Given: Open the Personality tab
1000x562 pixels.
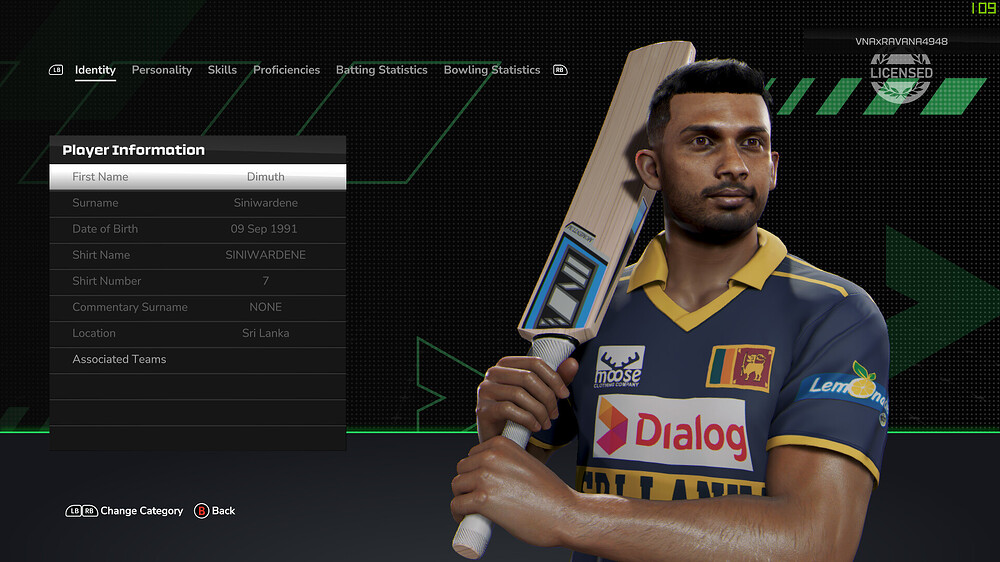Looking at the screenshot, I should click(x=161, y=70).
